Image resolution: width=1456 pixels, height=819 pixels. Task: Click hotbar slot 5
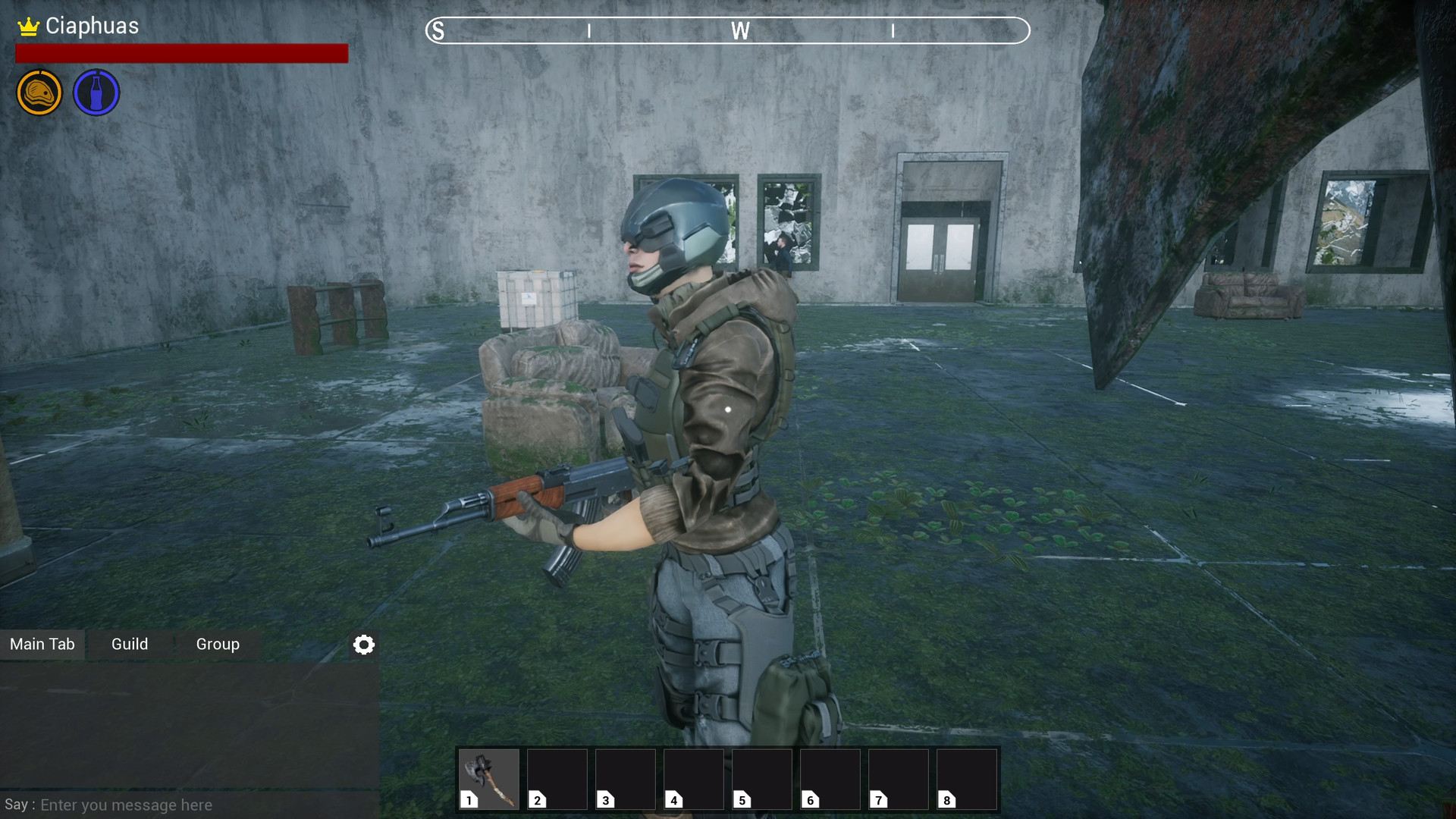click(761, 779)
